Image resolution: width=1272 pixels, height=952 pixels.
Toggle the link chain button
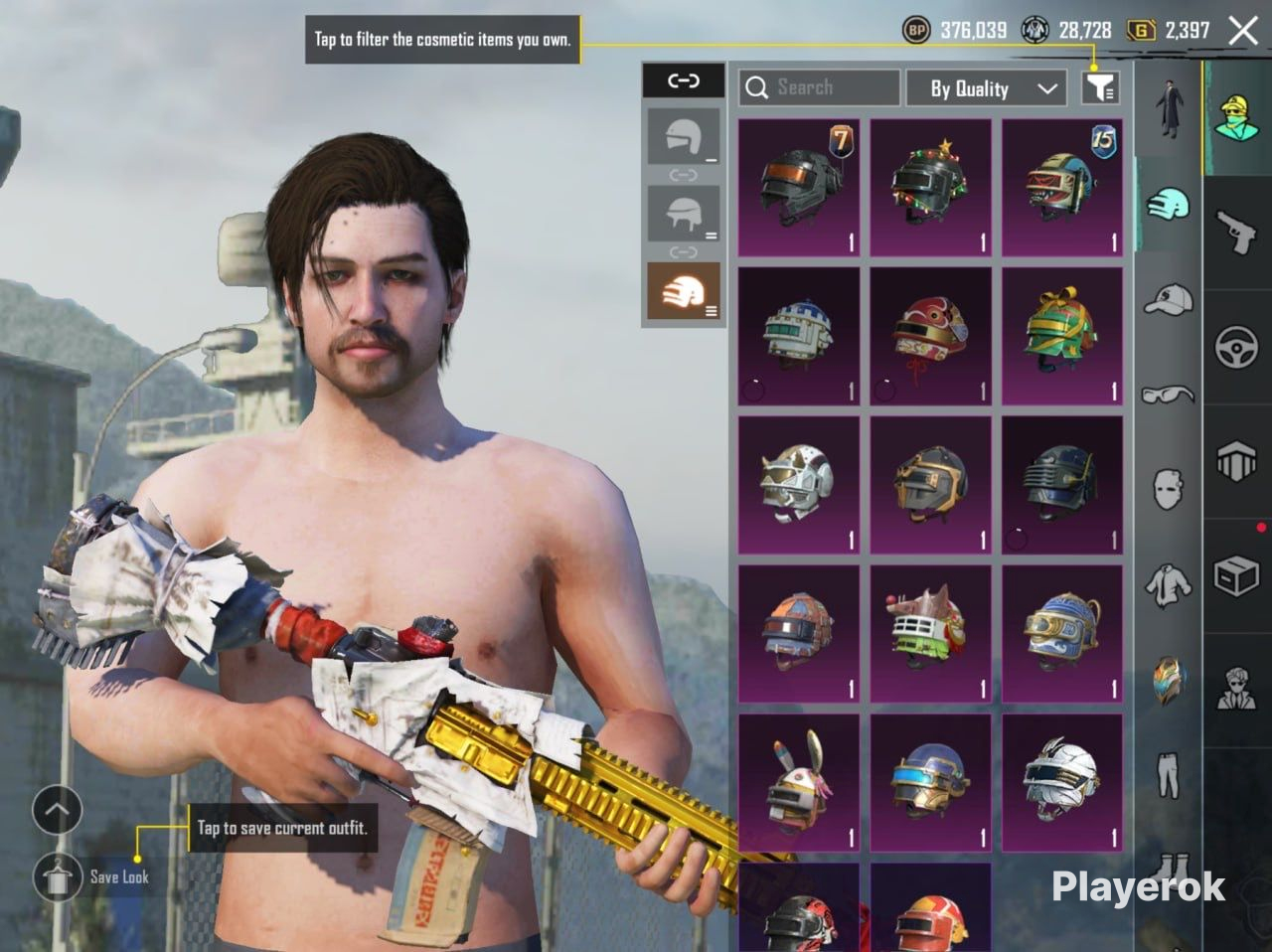[683, 80]
